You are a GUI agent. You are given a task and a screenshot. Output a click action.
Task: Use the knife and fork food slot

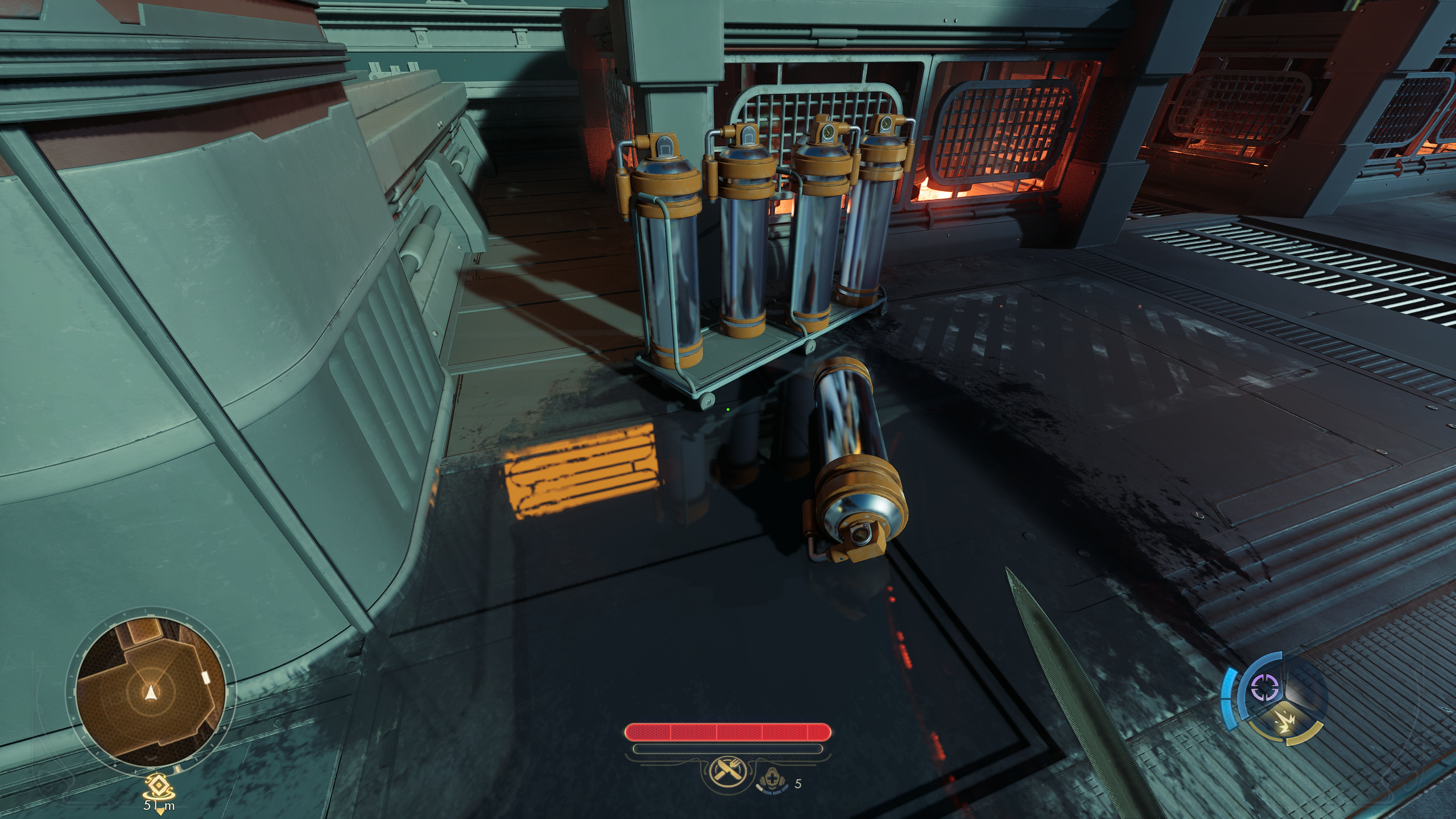pos(724,771)
